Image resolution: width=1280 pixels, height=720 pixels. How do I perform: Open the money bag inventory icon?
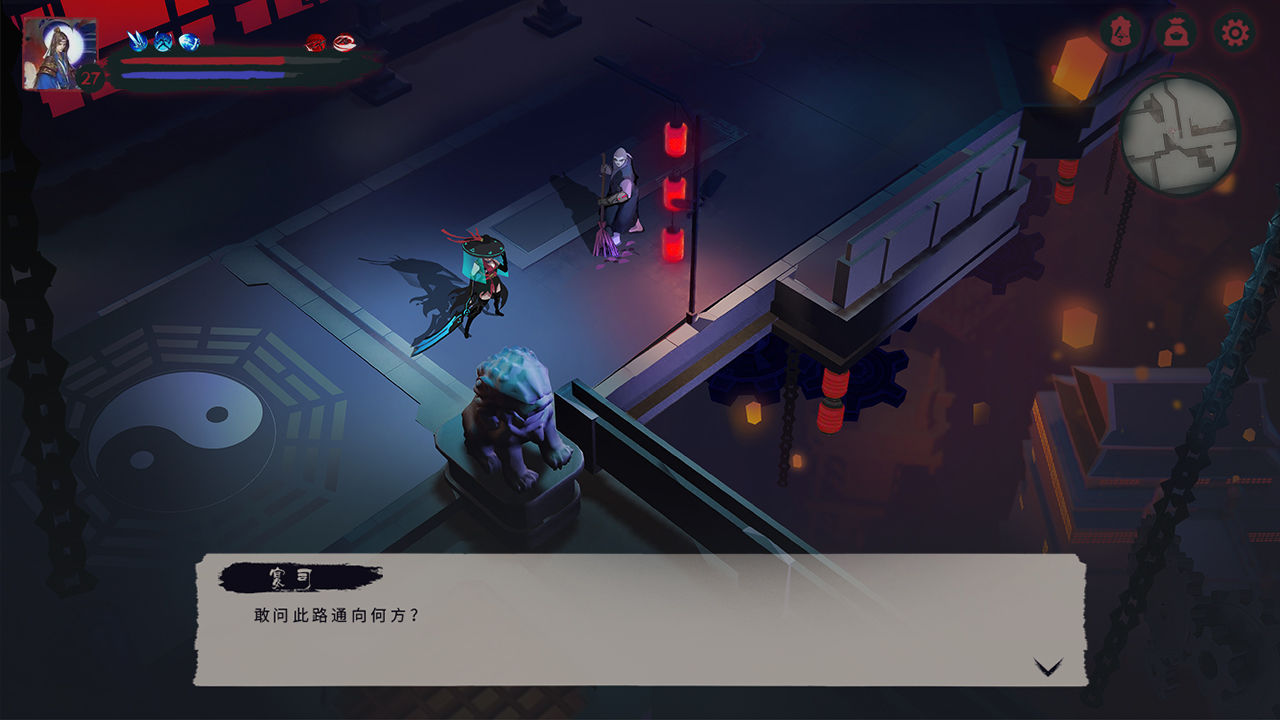1177,33
